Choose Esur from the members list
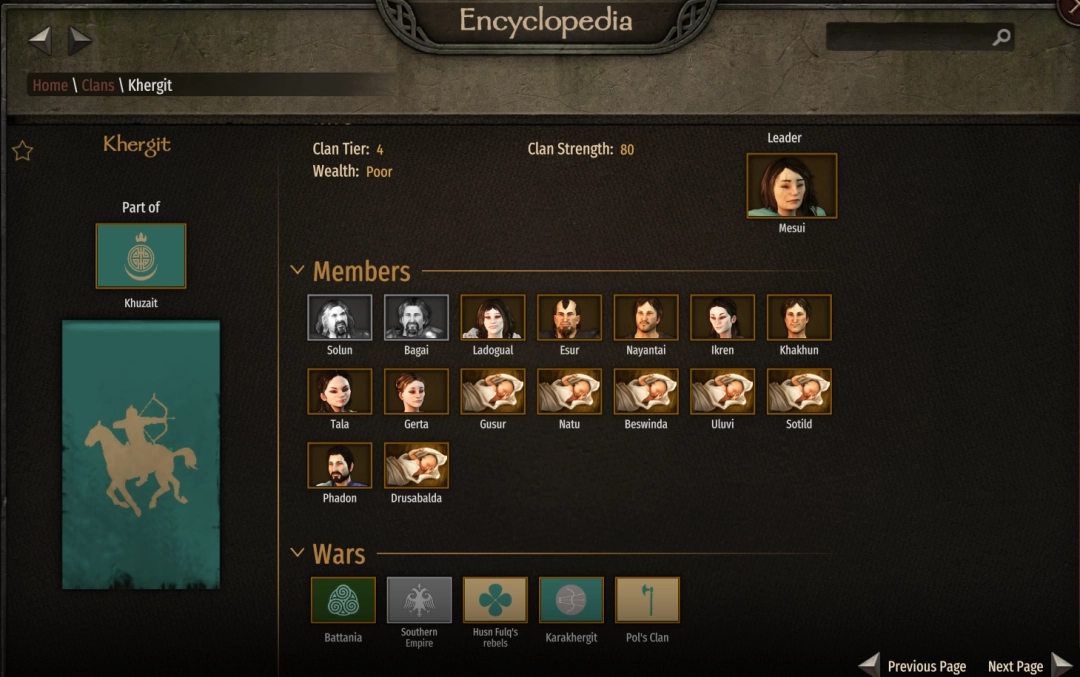The image size is (1080, 677). 569,318
